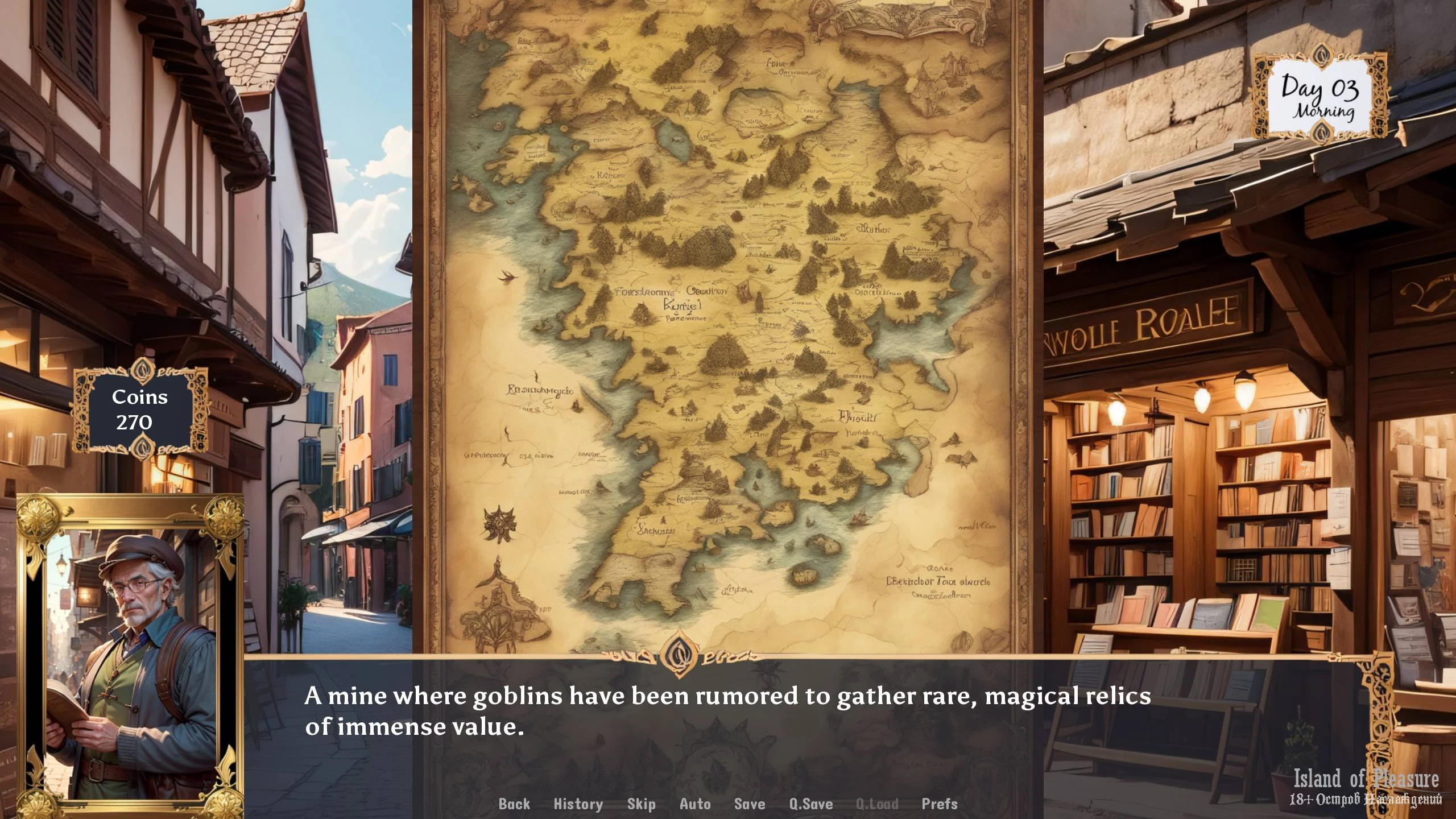Activate Skip to fast-forward dialogue
The width and height of the screenshot is (1456, 819).
click(641, 804)
